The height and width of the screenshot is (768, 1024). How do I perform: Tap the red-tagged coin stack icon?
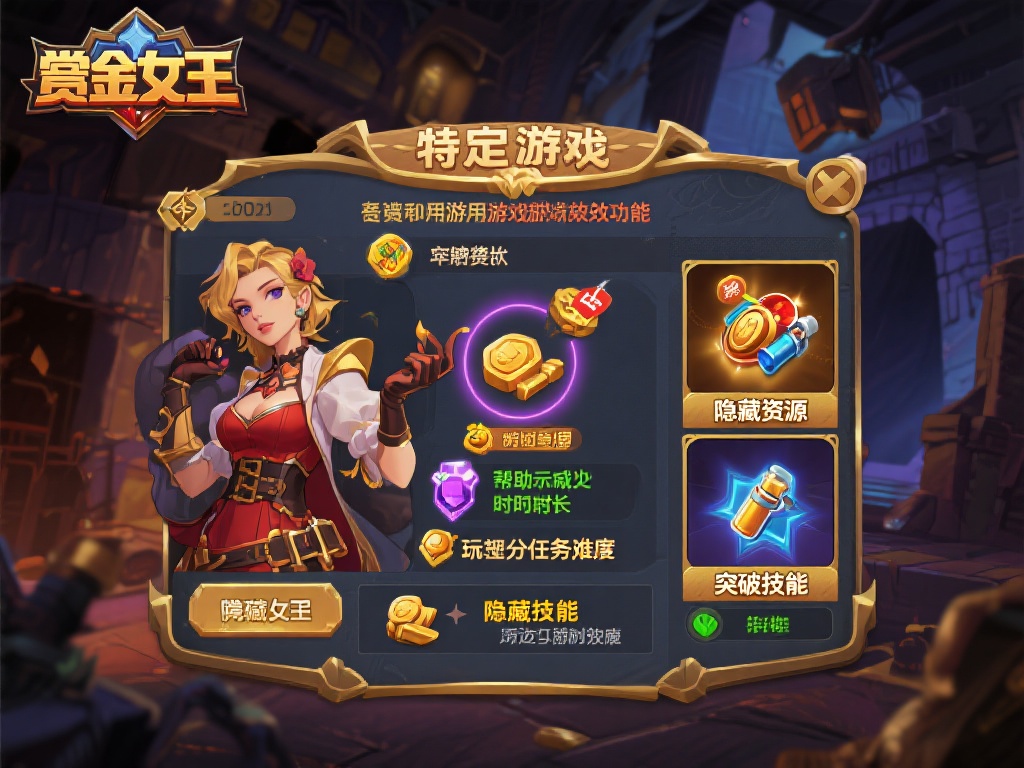coord(578,308)
